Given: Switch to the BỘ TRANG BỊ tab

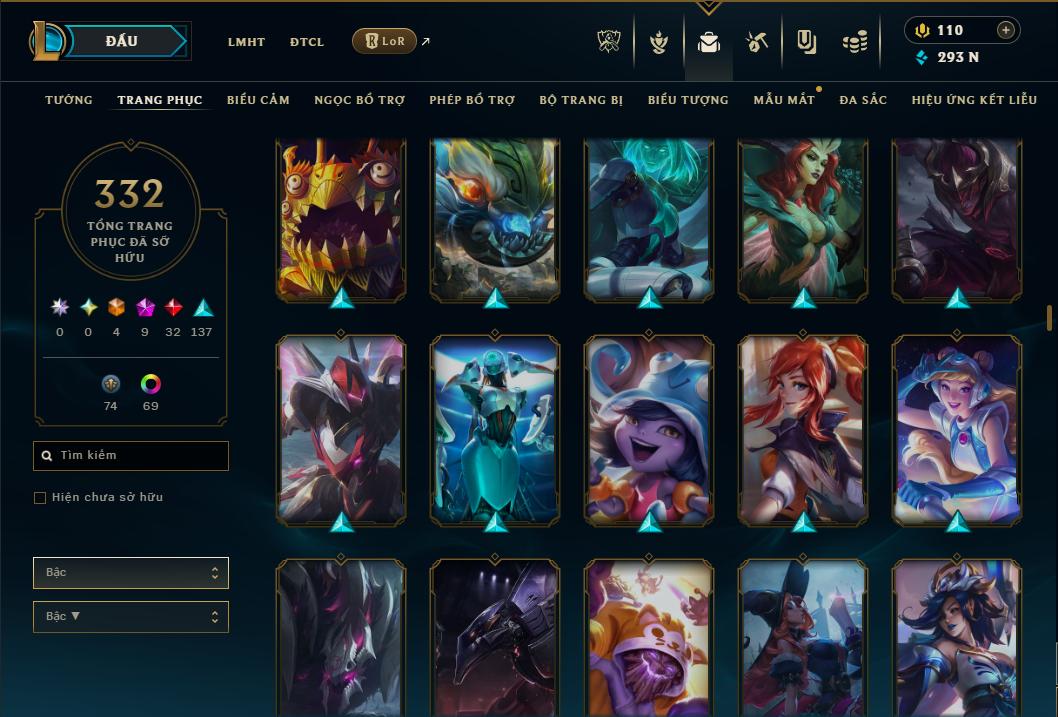Looking at the screenshot, I should (581, 100).
